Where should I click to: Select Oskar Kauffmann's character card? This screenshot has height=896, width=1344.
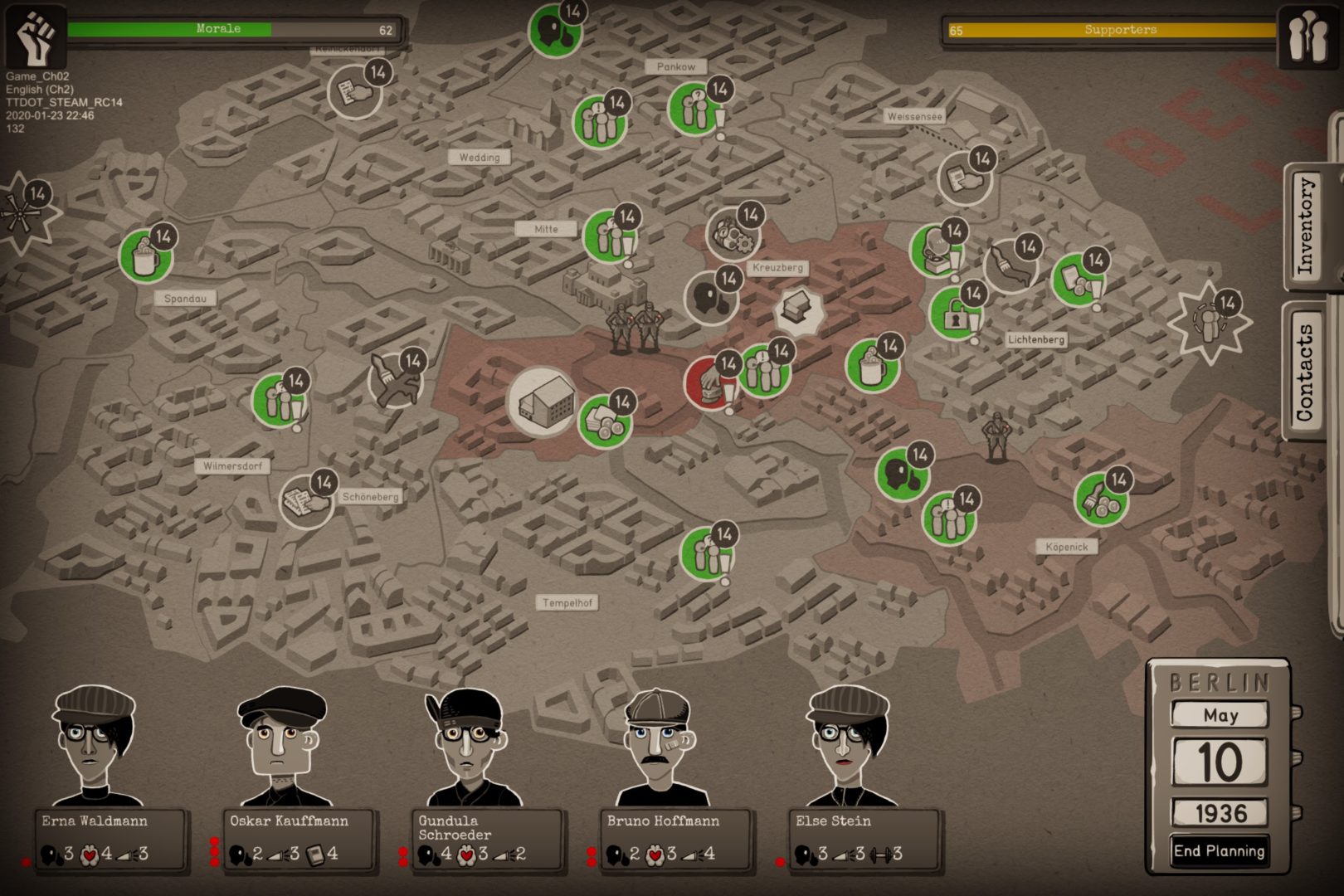point(299,840)
